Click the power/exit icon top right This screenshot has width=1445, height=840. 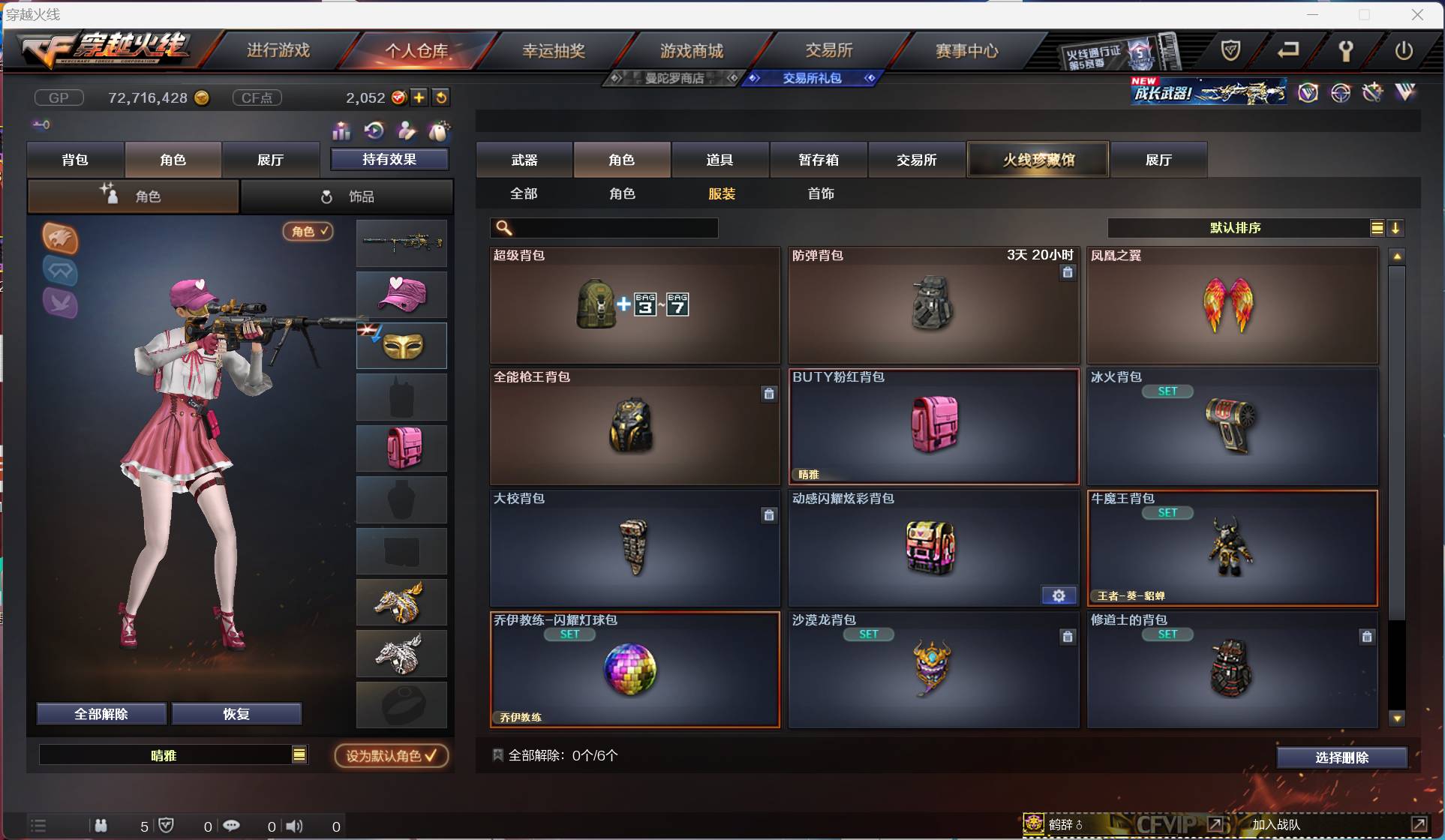pyautogui.click(x=1404, y=50)
